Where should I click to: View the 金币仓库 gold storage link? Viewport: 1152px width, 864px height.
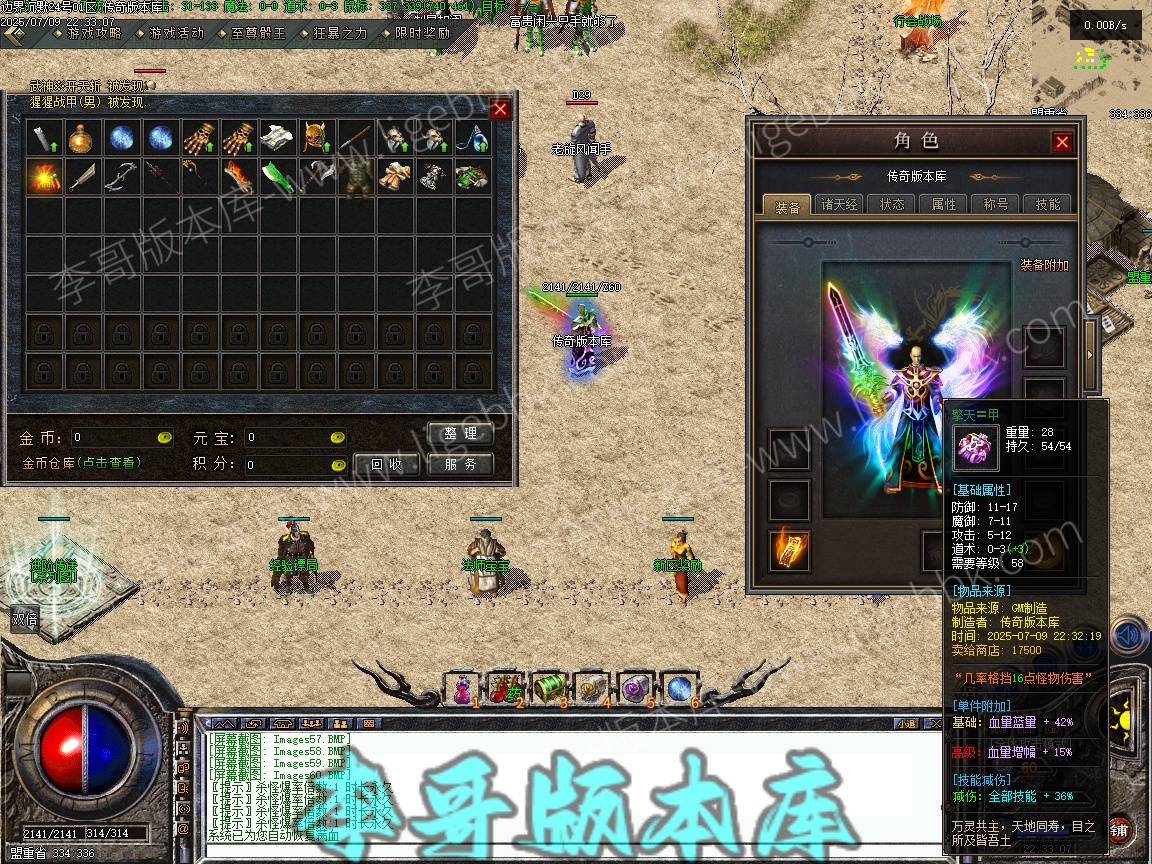[x=82, y=463]
